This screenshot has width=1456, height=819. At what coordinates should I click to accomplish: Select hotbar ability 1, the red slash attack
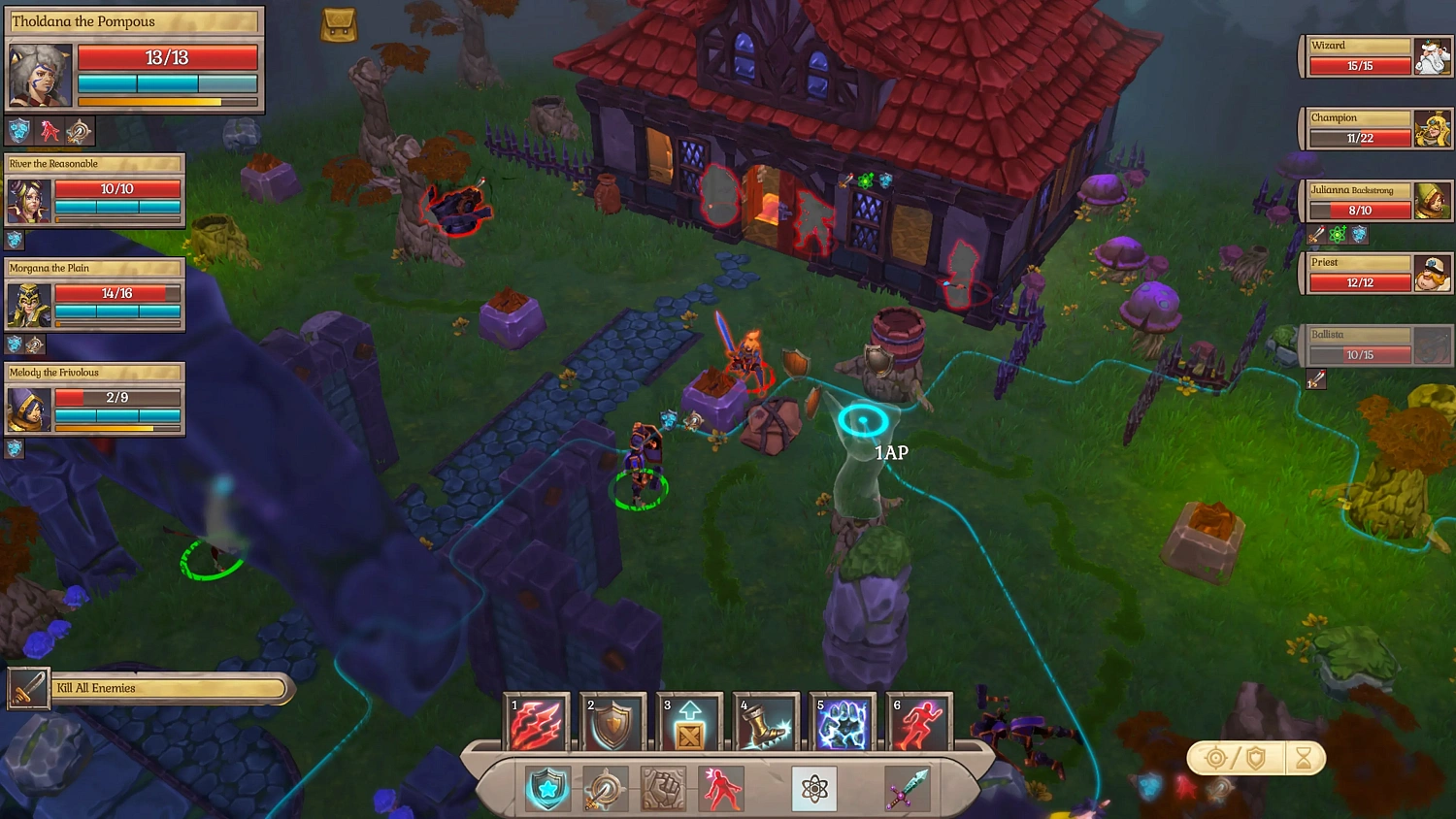click(x=537, y=722)
